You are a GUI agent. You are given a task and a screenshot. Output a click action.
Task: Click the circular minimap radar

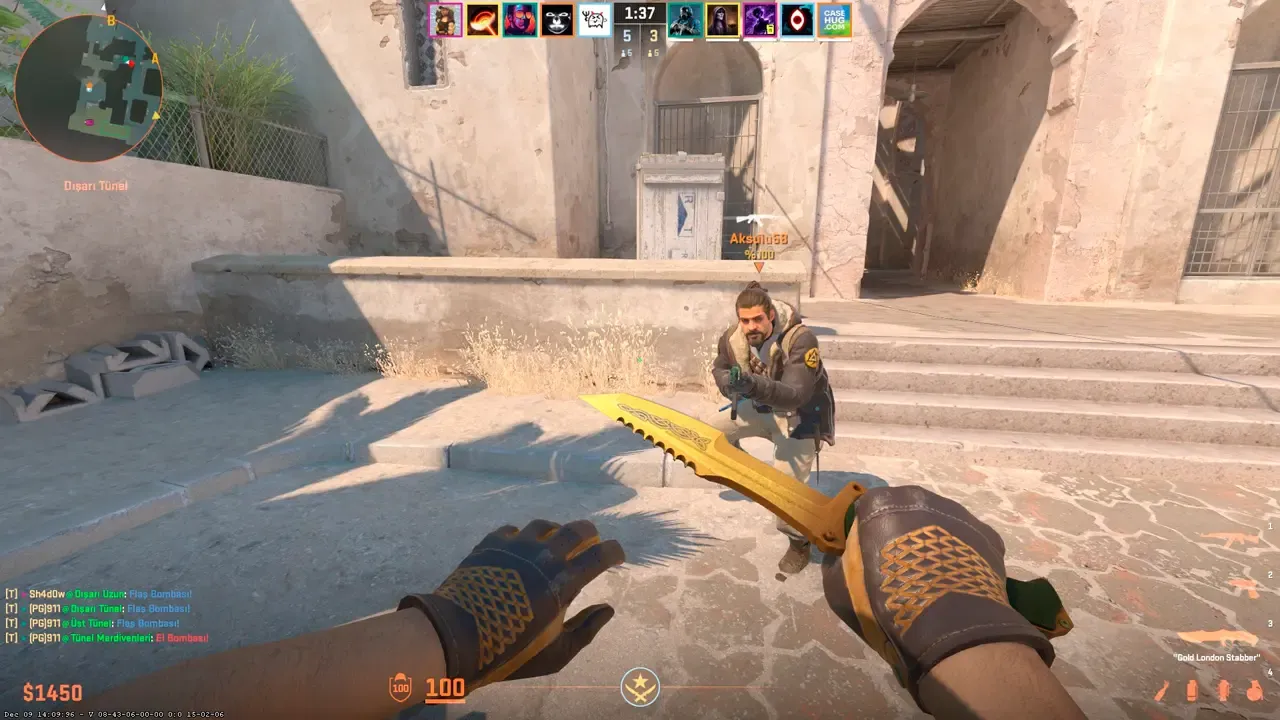(88, 88)
